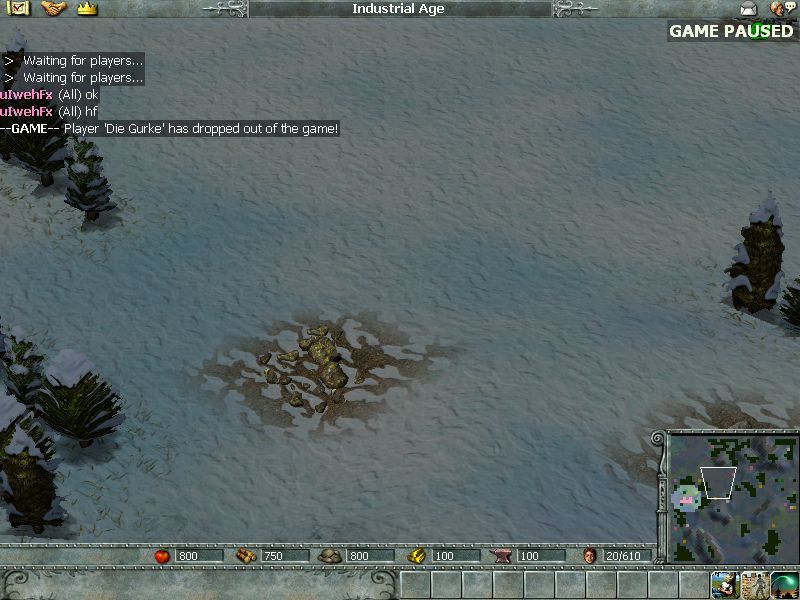The image size is (800, 600).
Task: Click the gold crown icon
Action: (86, 9)
